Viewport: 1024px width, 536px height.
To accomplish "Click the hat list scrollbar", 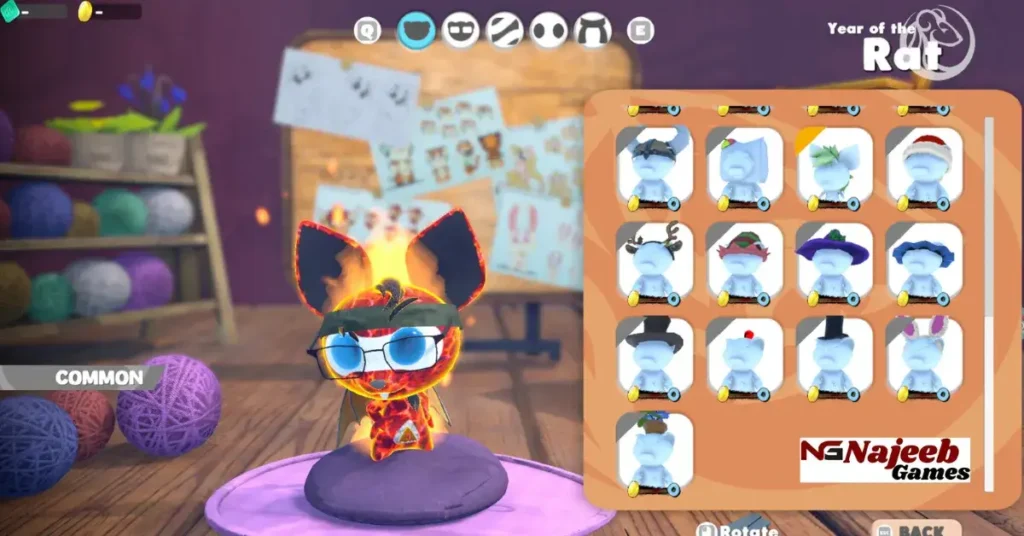I will point(990,300).
